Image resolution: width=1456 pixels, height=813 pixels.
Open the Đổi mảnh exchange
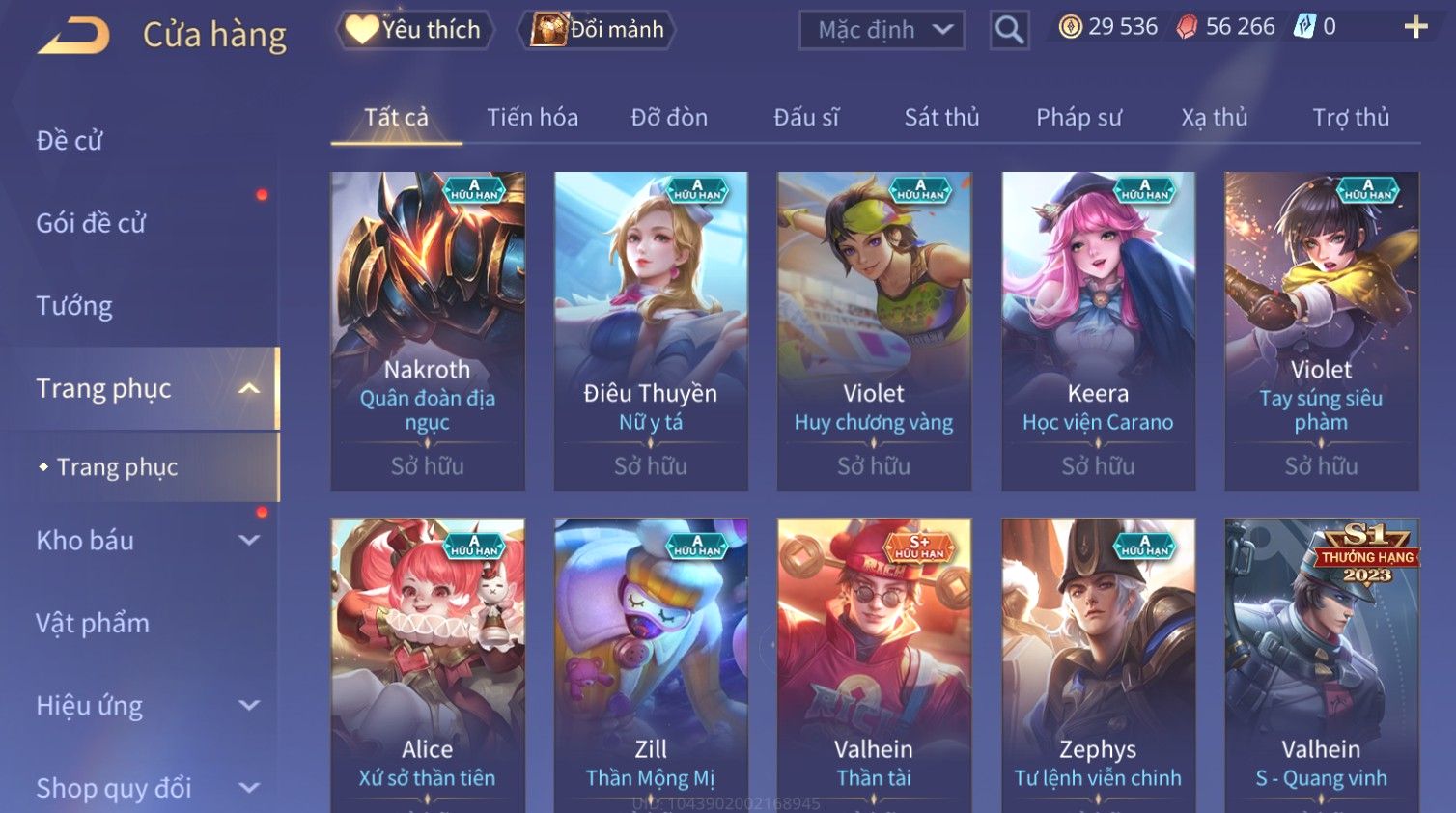click(x=598, y=30)
